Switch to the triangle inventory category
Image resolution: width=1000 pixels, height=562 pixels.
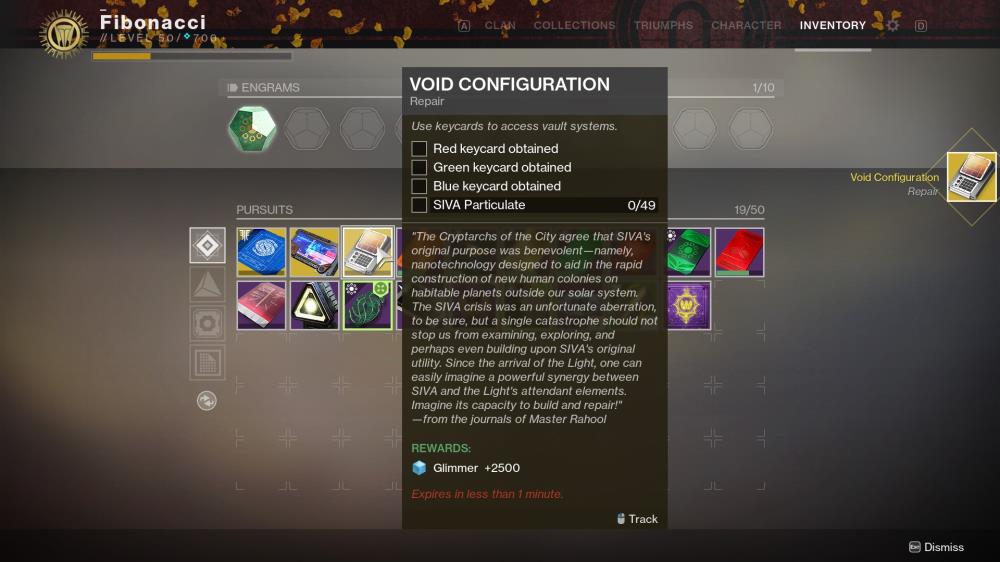(207, 284)
